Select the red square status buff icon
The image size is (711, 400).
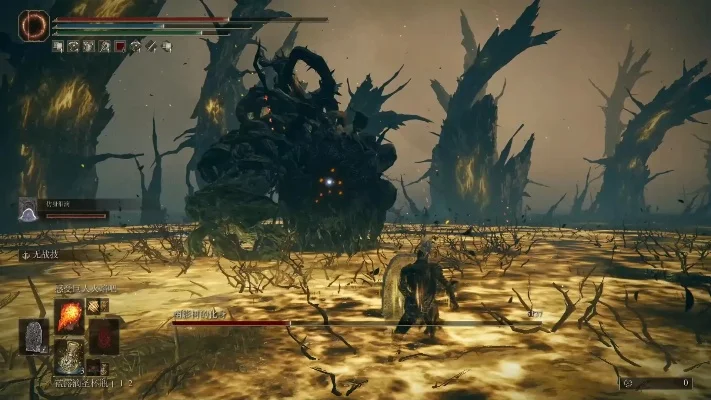pos(120,46)
